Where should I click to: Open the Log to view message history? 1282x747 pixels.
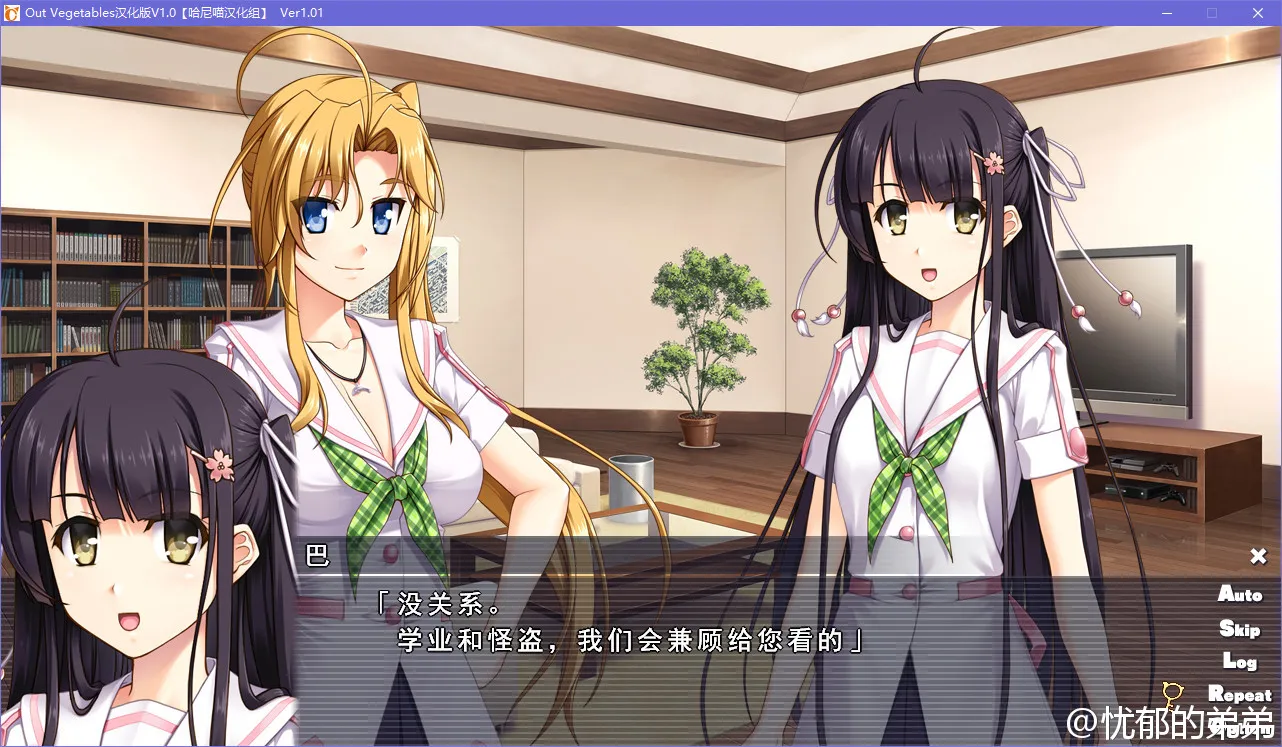click(1240, 661)
